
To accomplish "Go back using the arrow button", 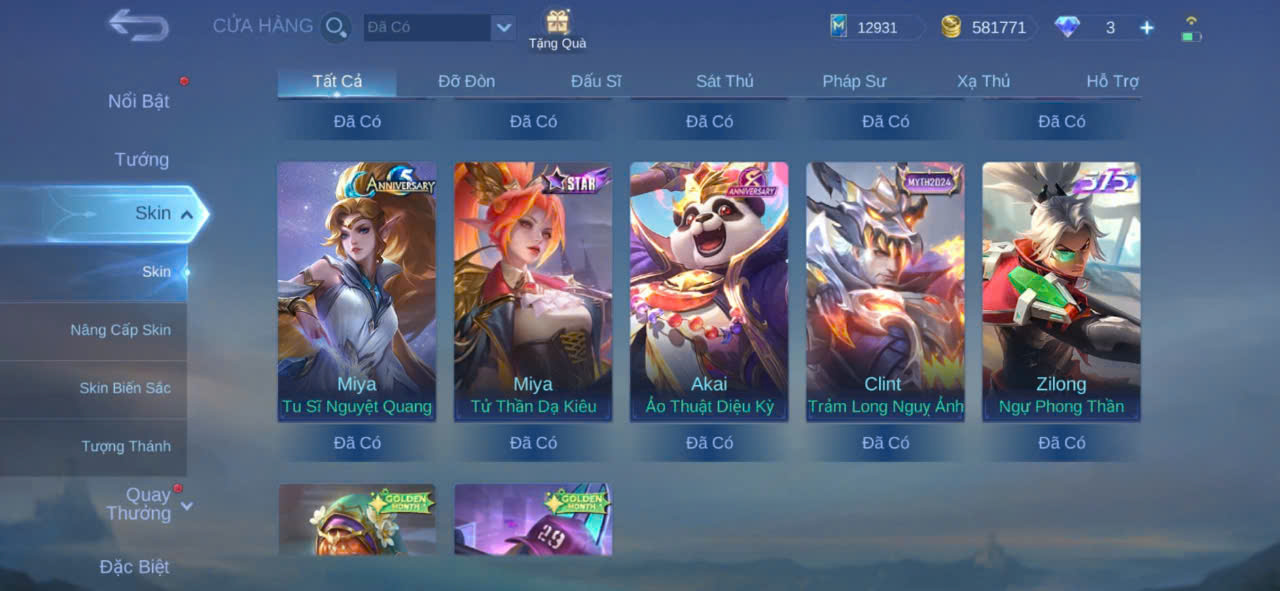I will tap(138, 25).
